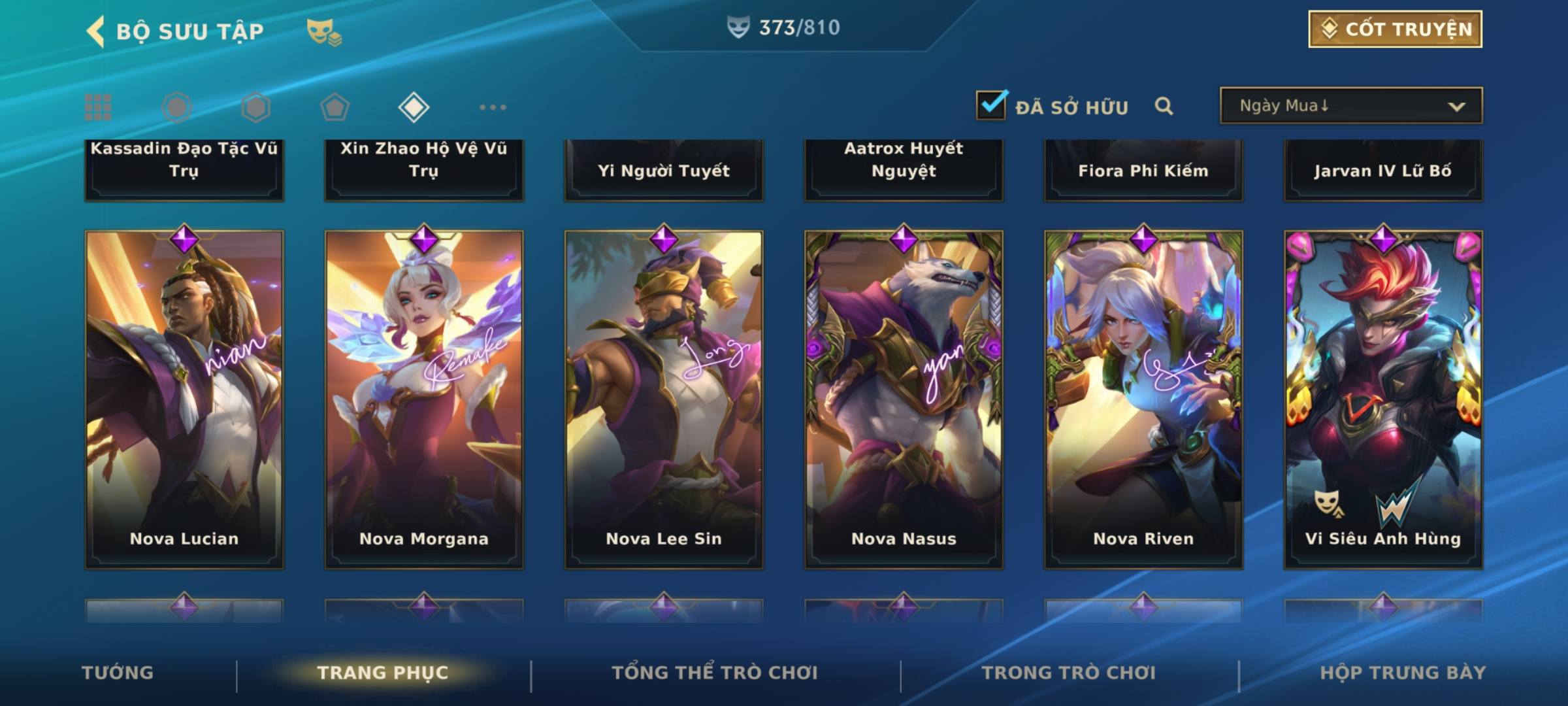Select the all-skins grid filter
This screenshot has height=706, width=1568.
click(98, 107)
